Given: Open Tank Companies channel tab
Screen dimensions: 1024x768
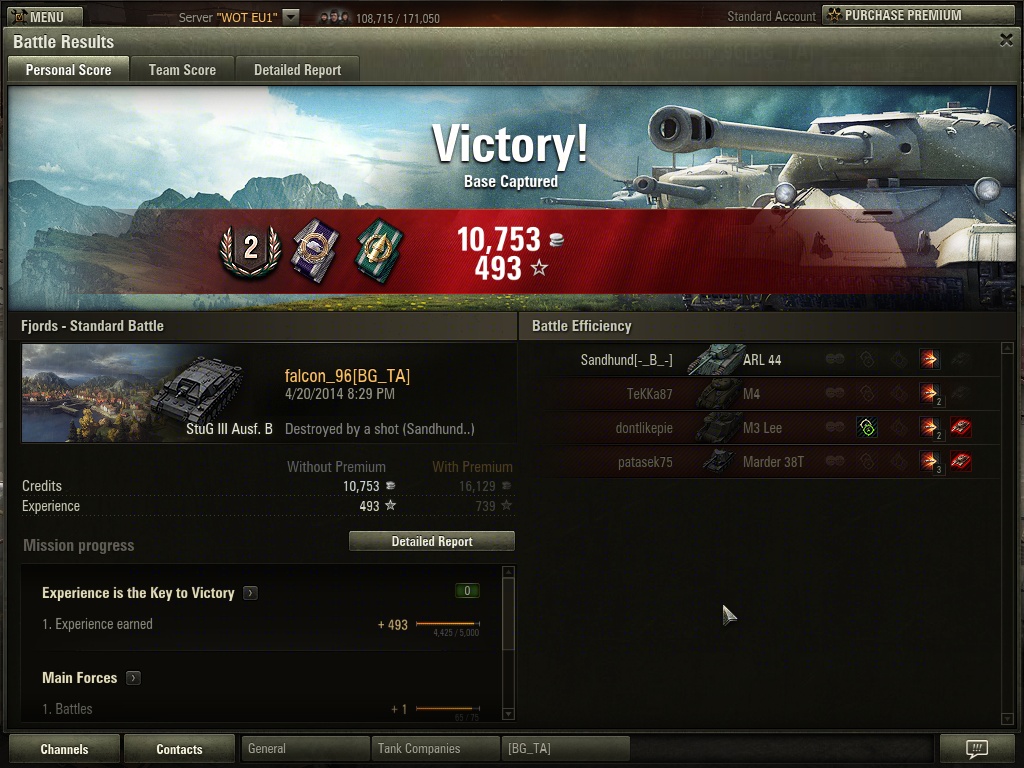Looking at the screenshot, I should 435,748.
